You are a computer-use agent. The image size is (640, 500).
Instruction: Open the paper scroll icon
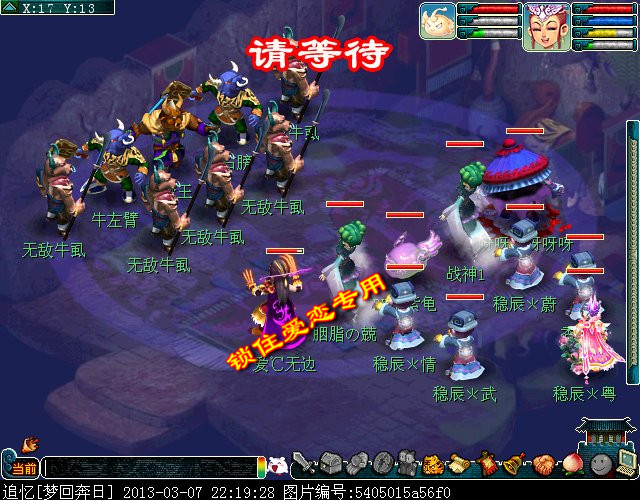coord(460,464)
